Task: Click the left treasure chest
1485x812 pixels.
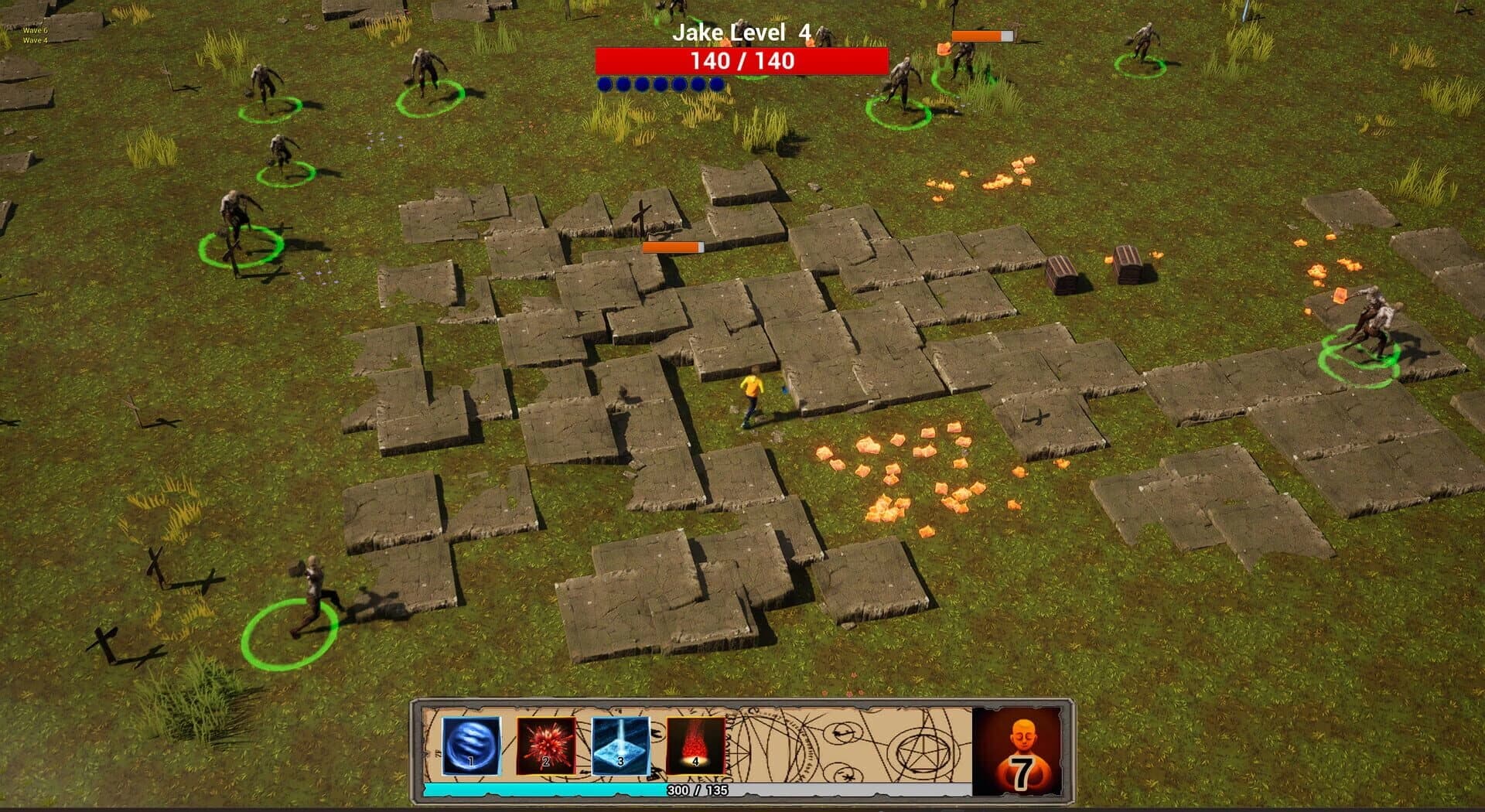Action: click(1060, 271)
